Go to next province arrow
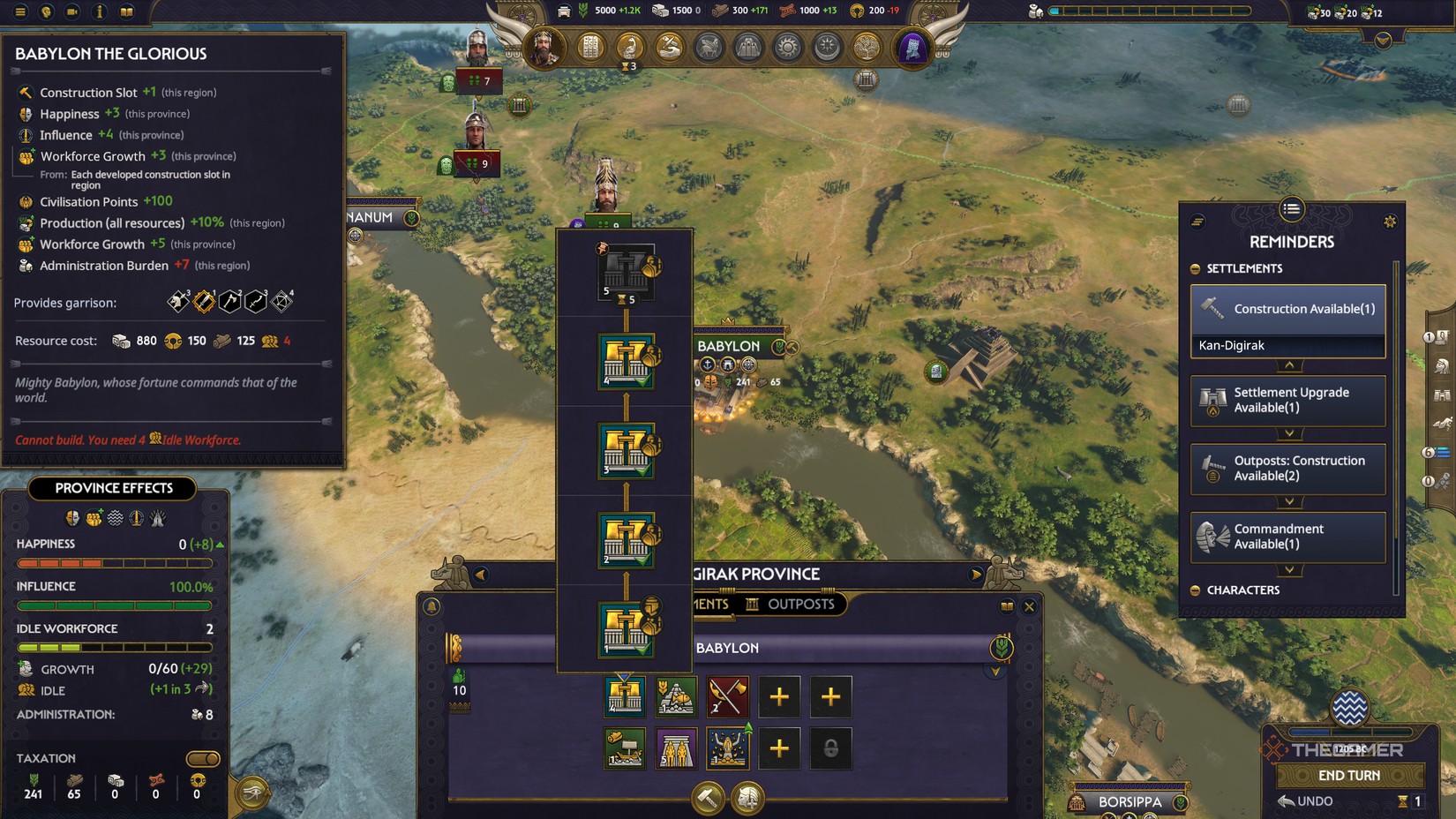 (x=976, y=575)
